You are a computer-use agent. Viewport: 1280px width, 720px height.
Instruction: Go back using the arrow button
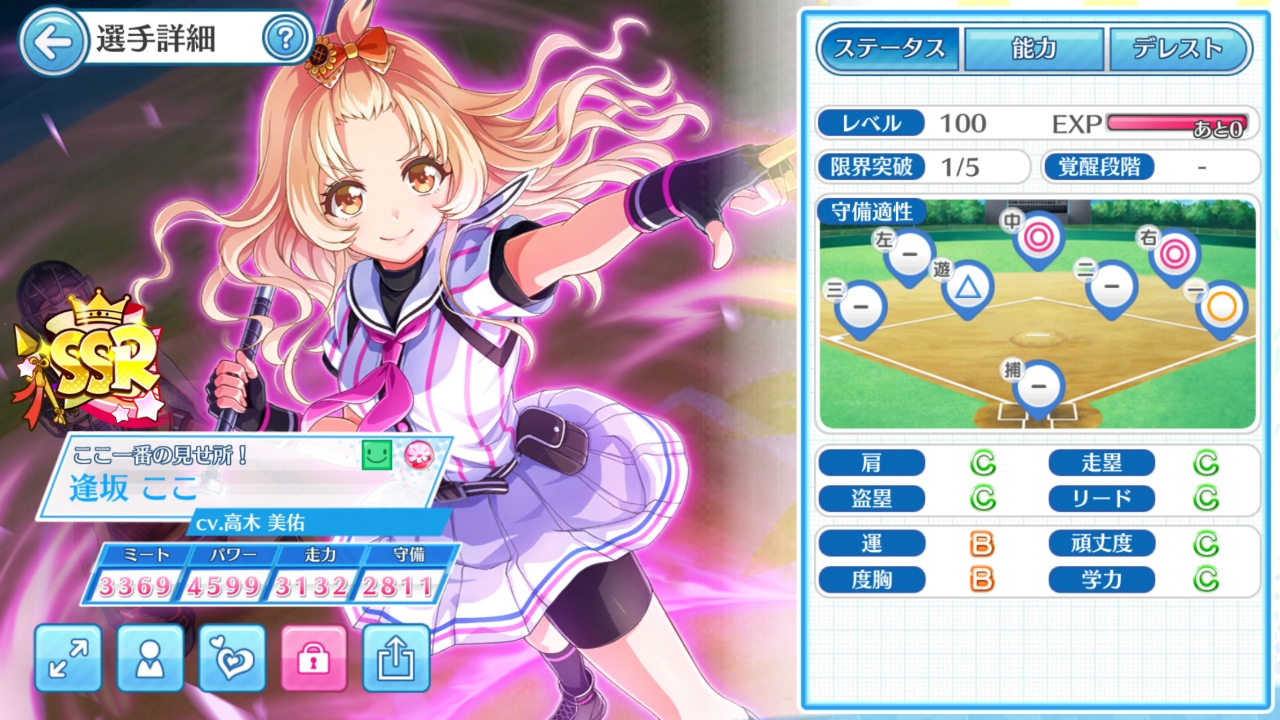pyautogui.click(x=52, y=41)
